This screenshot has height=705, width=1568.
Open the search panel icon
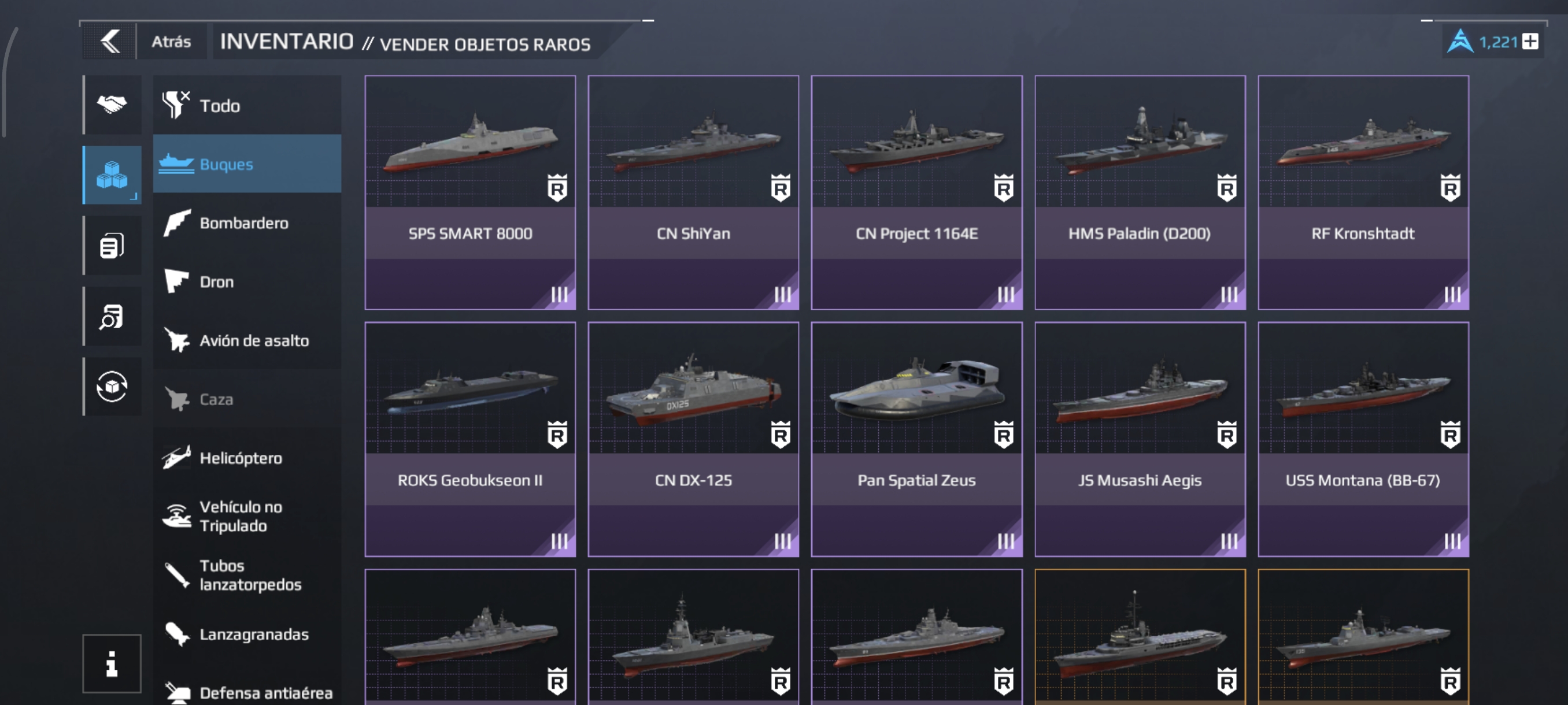click(x=112, y=316)
